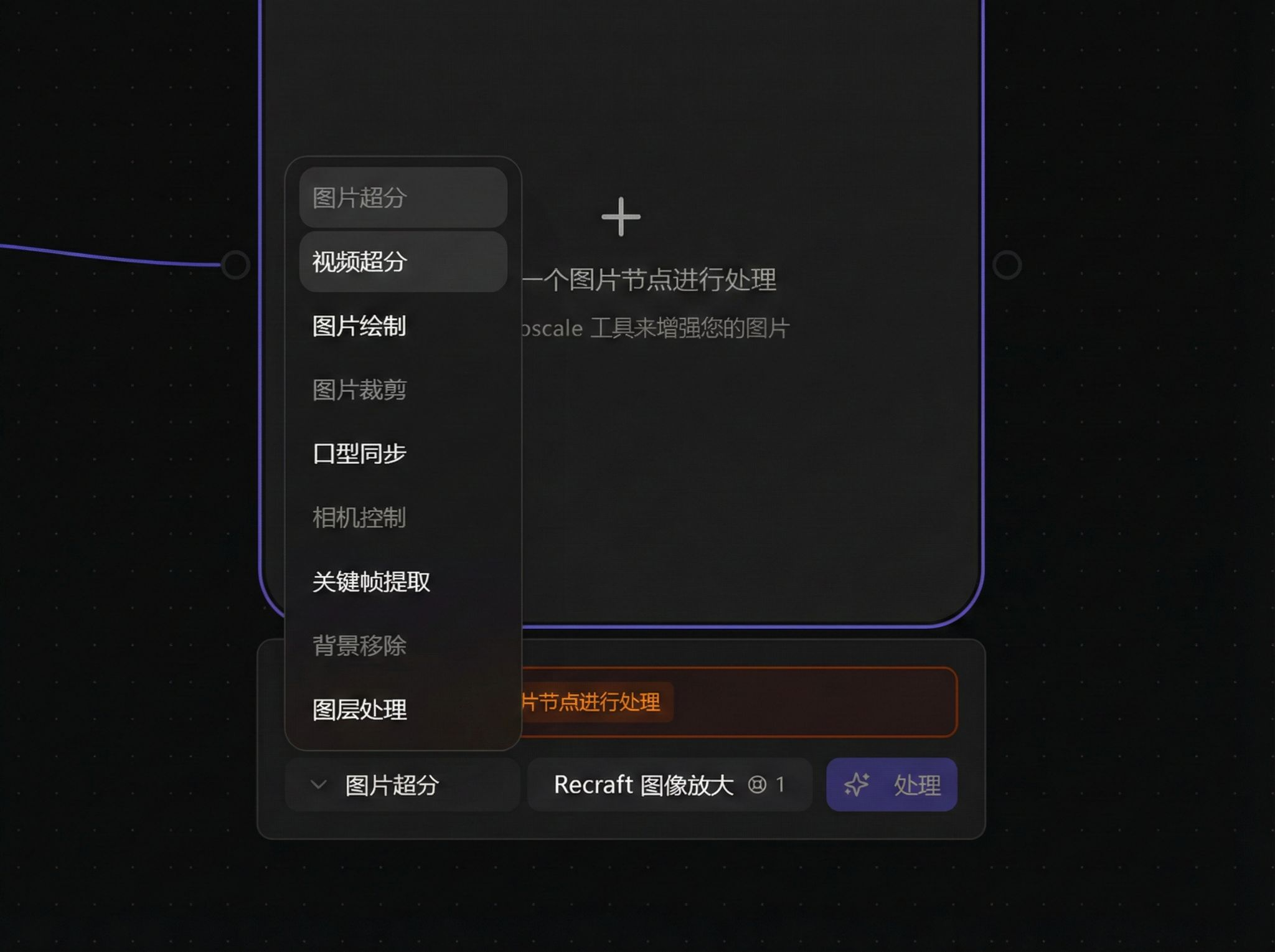1275x952 pixels.
Task: Click the right output port circle of the node
Action: click(x=1009, y=264)
